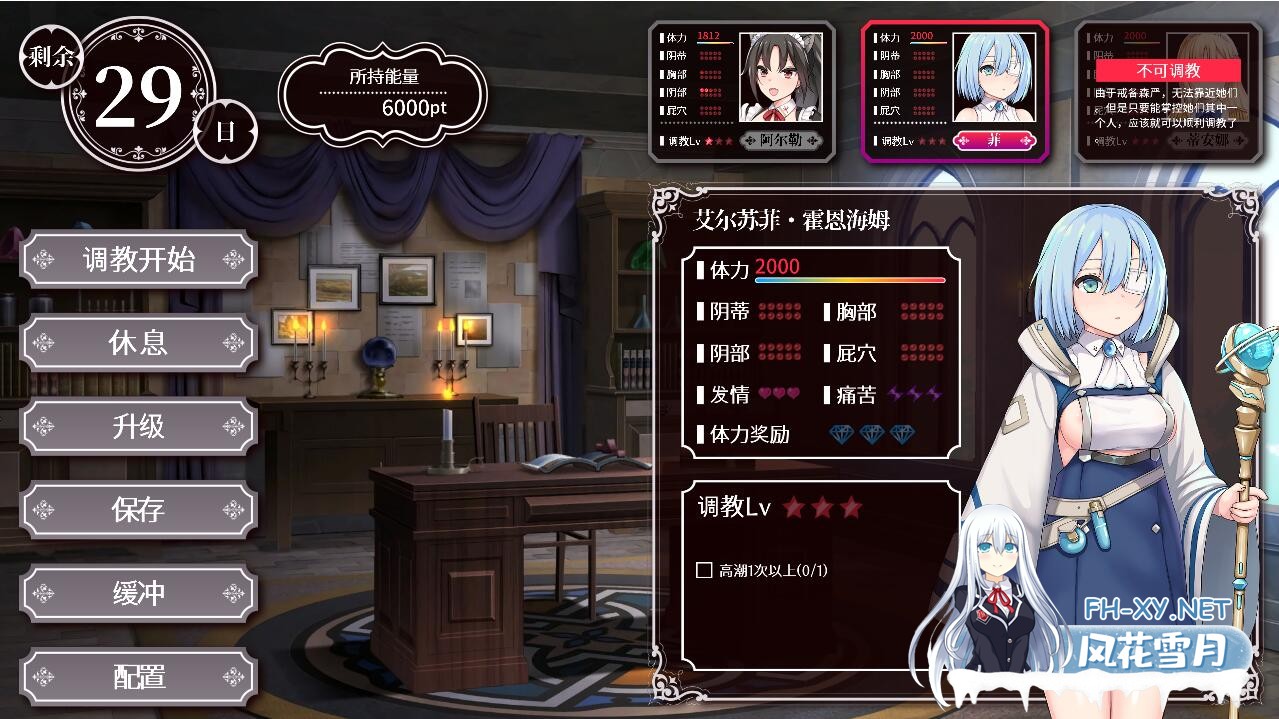Click the locked 不可调教 character card

click(x=1167, y=91)
